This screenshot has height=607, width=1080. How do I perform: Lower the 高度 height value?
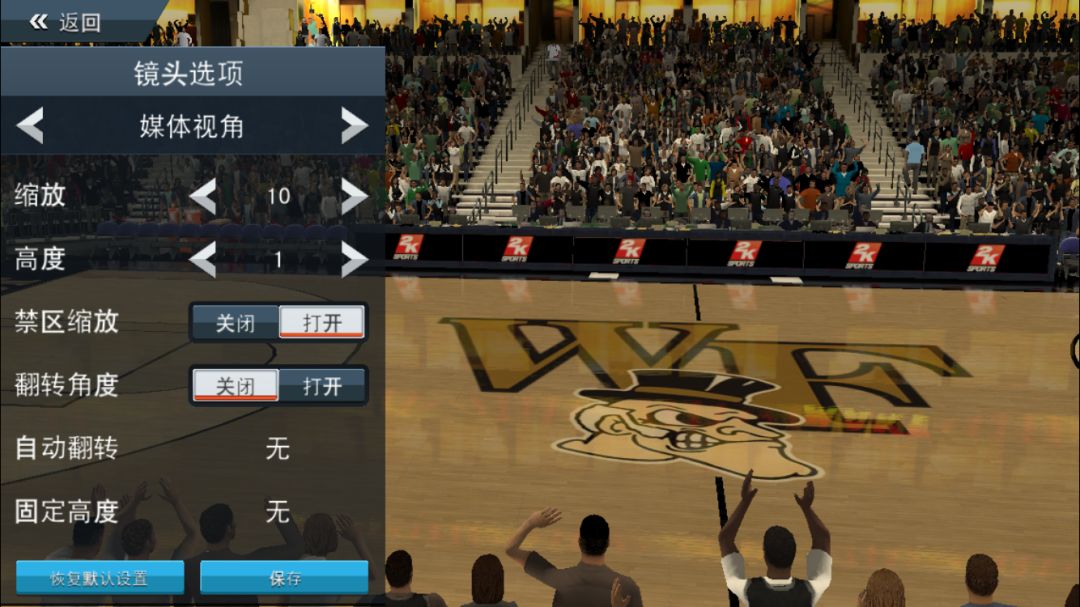coord(203,260)
